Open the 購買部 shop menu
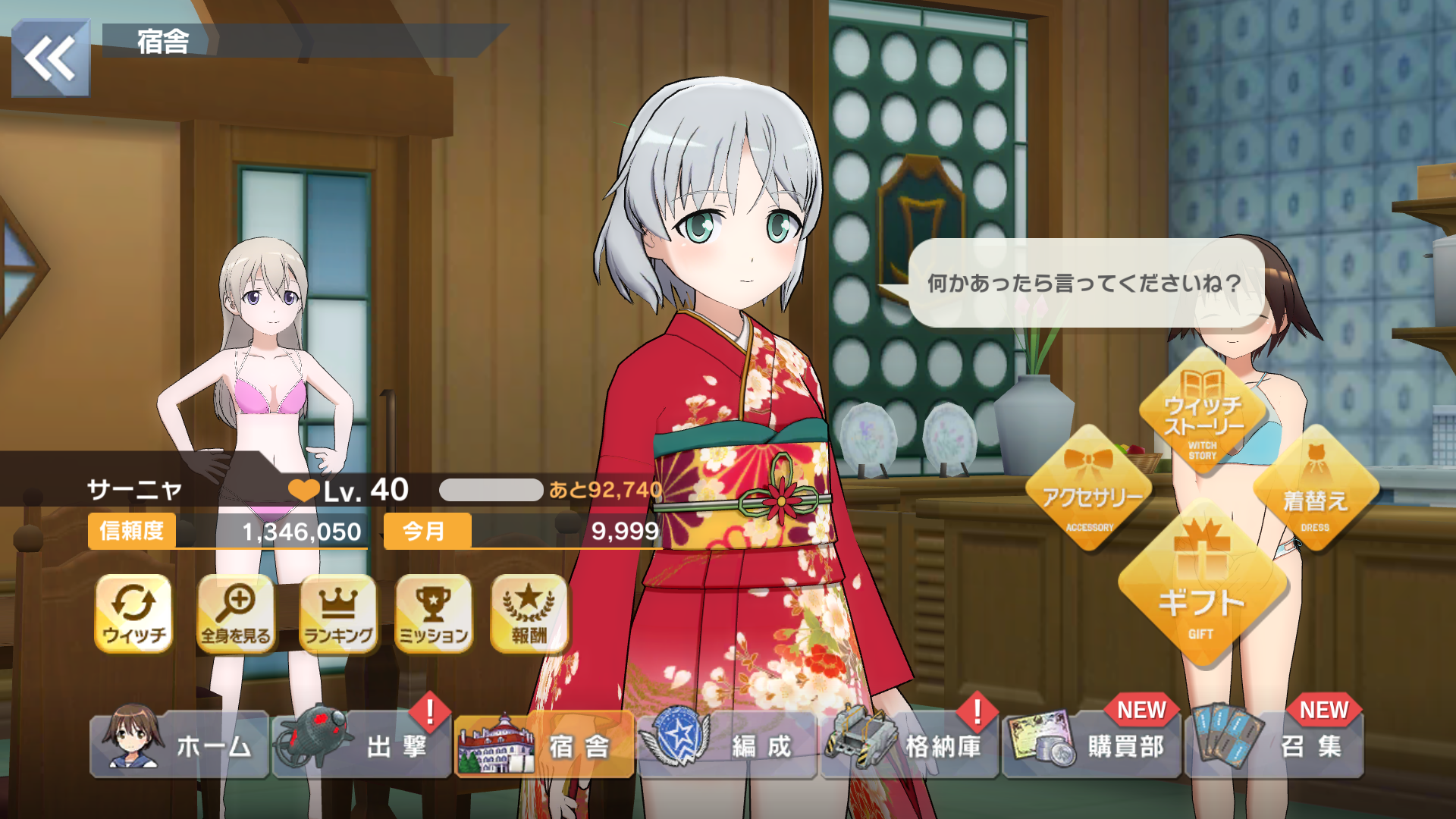 tap(1091, 745)
